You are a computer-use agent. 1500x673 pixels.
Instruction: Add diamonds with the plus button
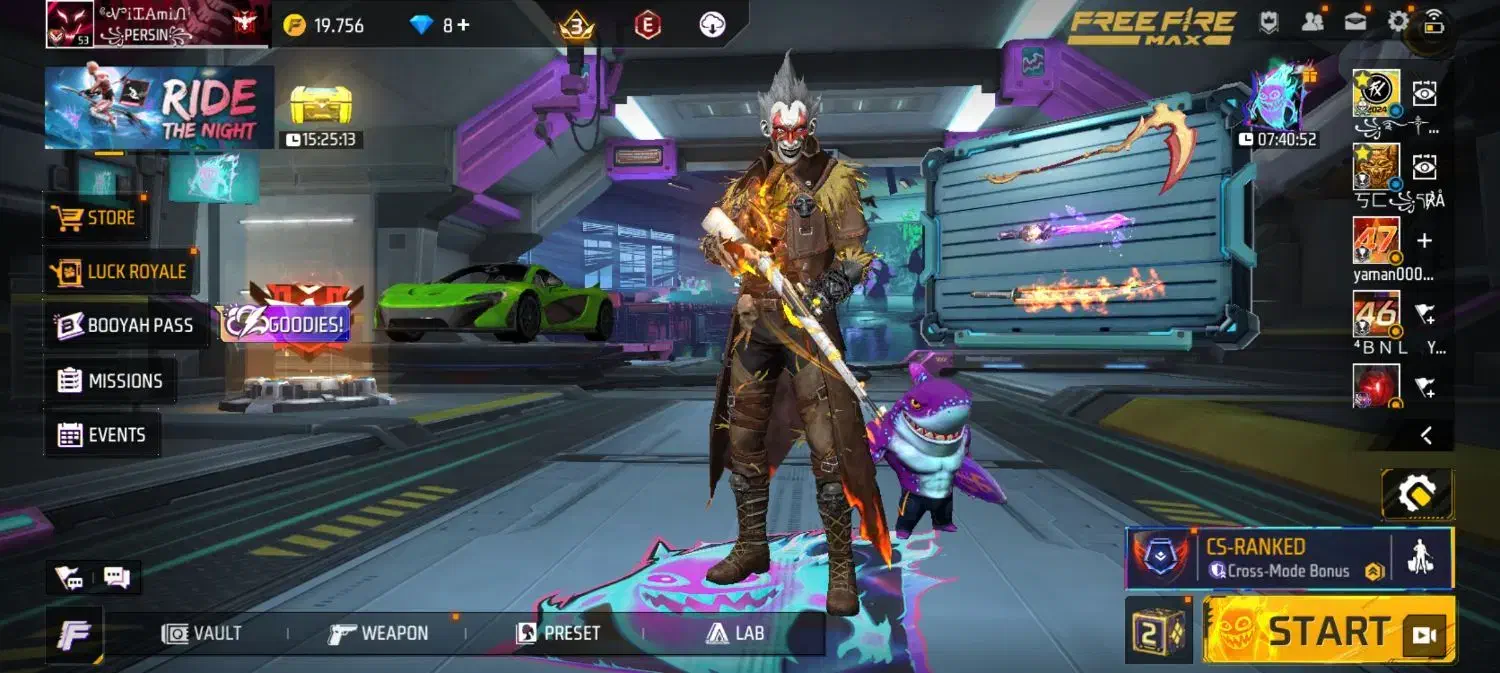(463, 25)
